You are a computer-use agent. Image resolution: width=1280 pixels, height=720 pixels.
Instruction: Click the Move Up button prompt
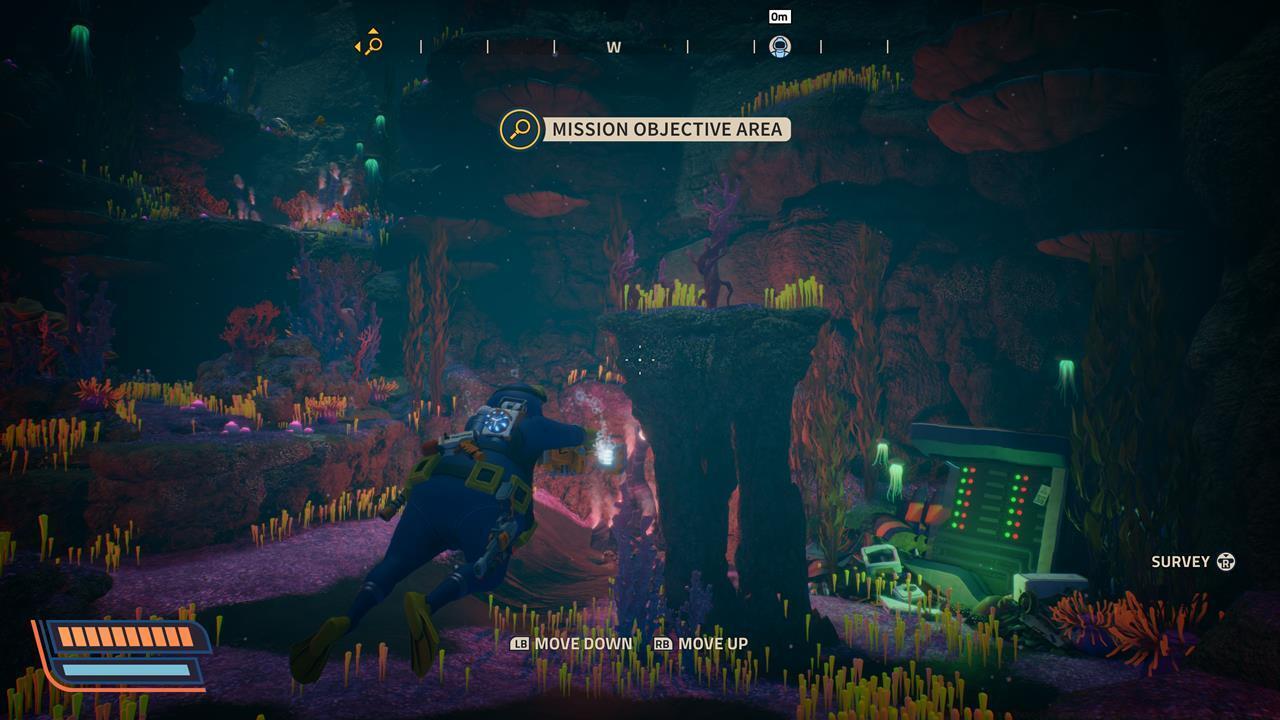point(712,644)
